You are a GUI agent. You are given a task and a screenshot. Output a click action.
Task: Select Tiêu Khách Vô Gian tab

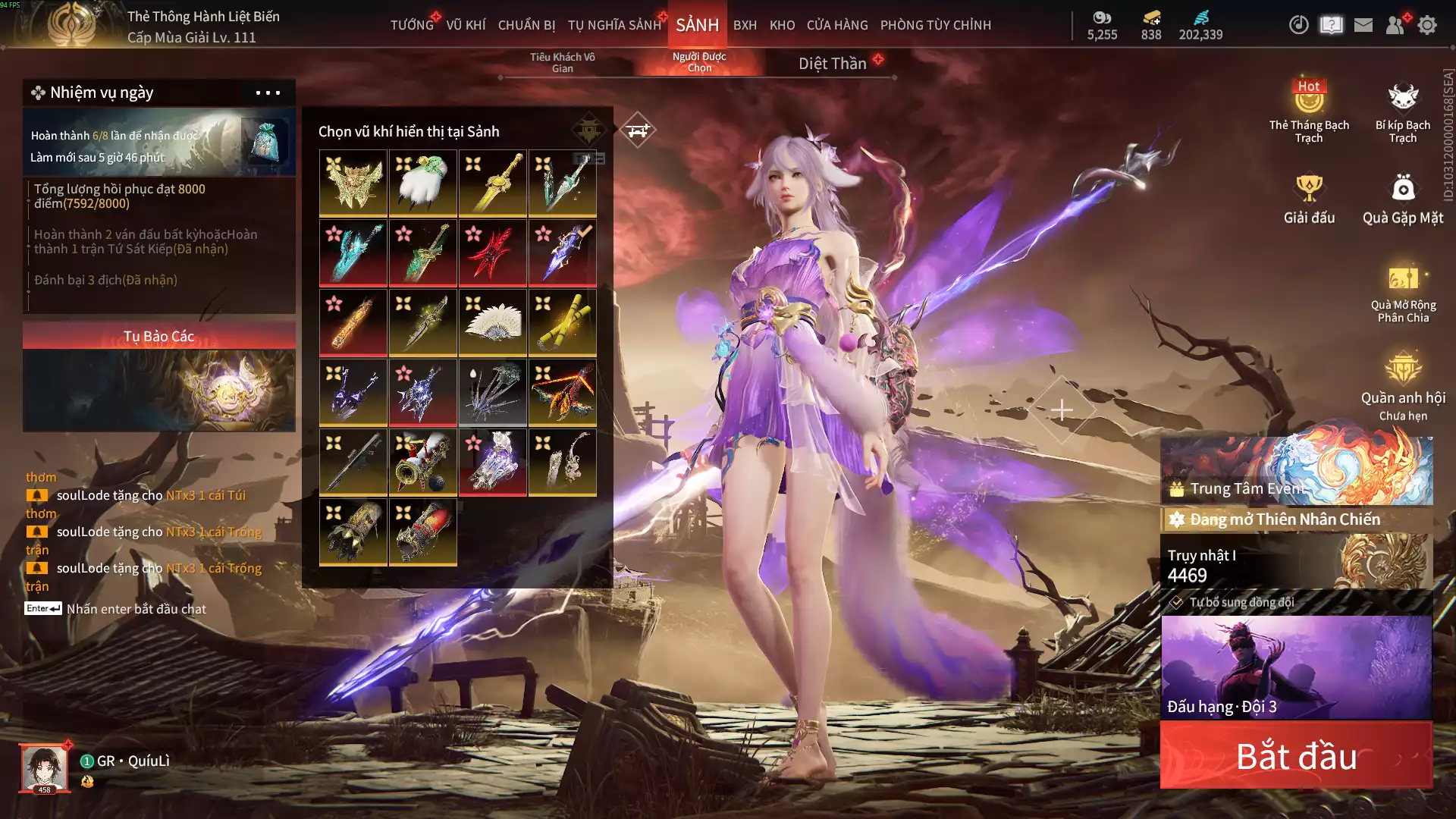(x=562, y=63)
